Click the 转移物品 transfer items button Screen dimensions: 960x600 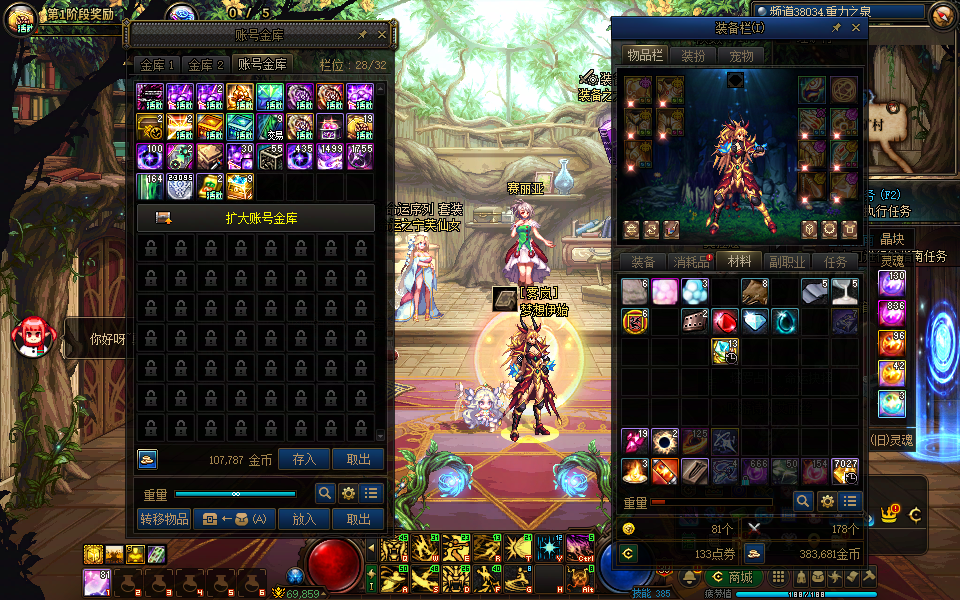(x=163, y=519)
